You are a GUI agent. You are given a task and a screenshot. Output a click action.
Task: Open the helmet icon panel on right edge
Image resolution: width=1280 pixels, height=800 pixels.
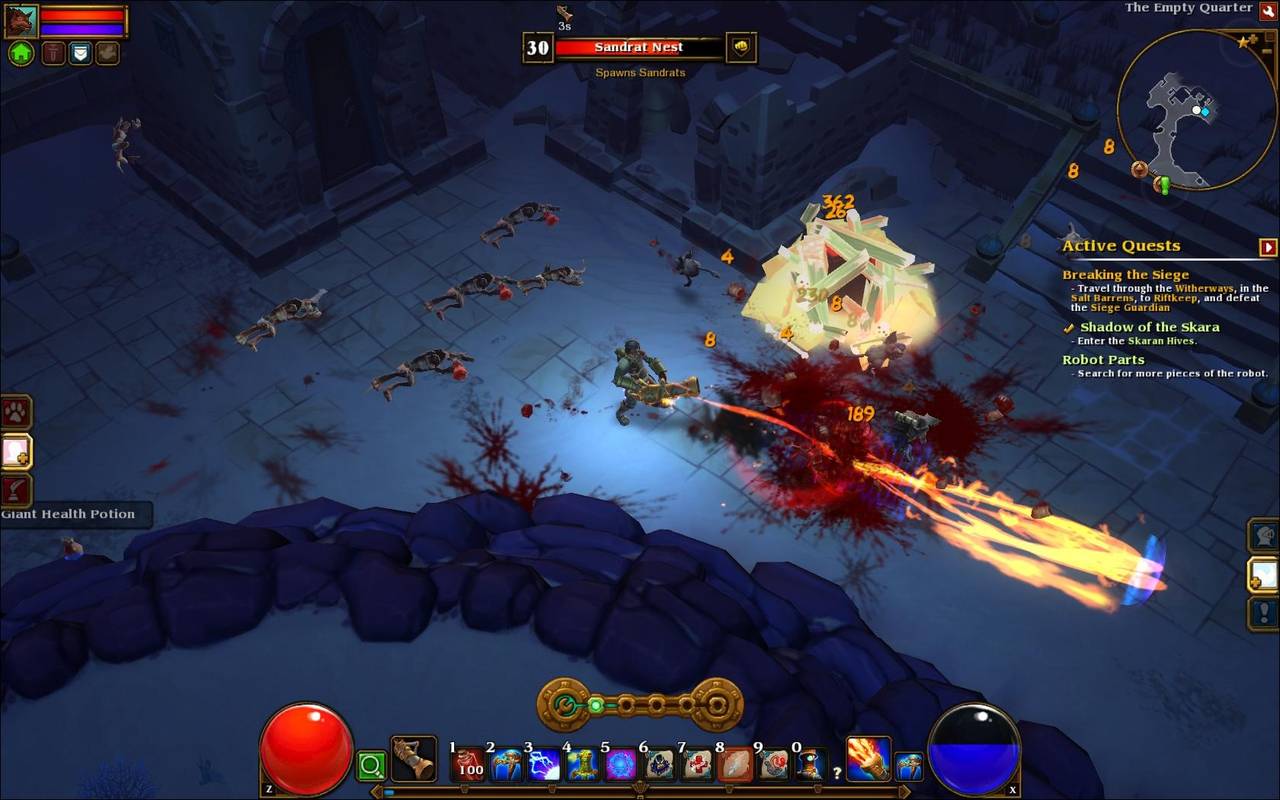pyautogui.click(x=1264, y=535)
